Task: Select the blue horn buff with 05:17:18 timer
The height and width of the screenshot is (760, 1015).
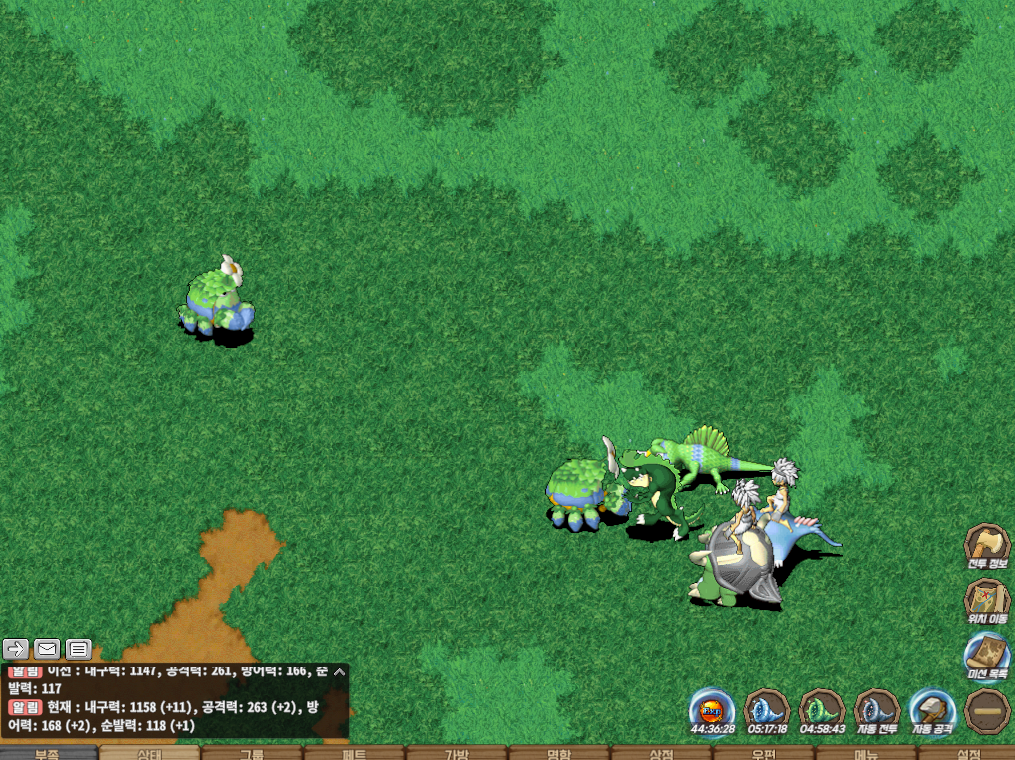Action: [x=767, y=711]
